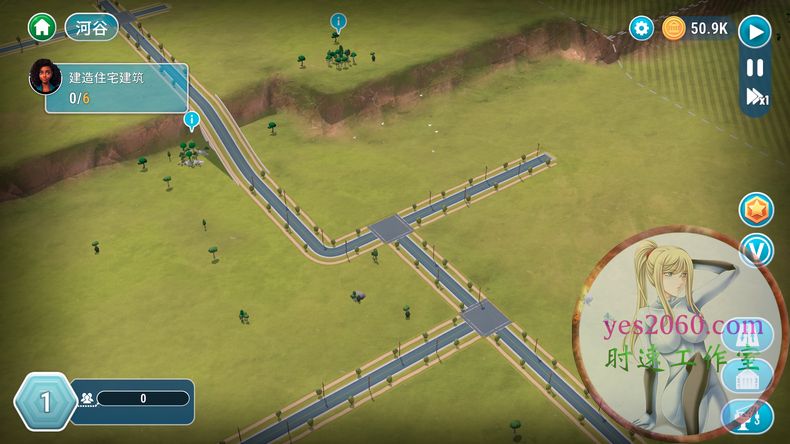
Task: Open the home menu button
Action: click(x=42, y=26)
